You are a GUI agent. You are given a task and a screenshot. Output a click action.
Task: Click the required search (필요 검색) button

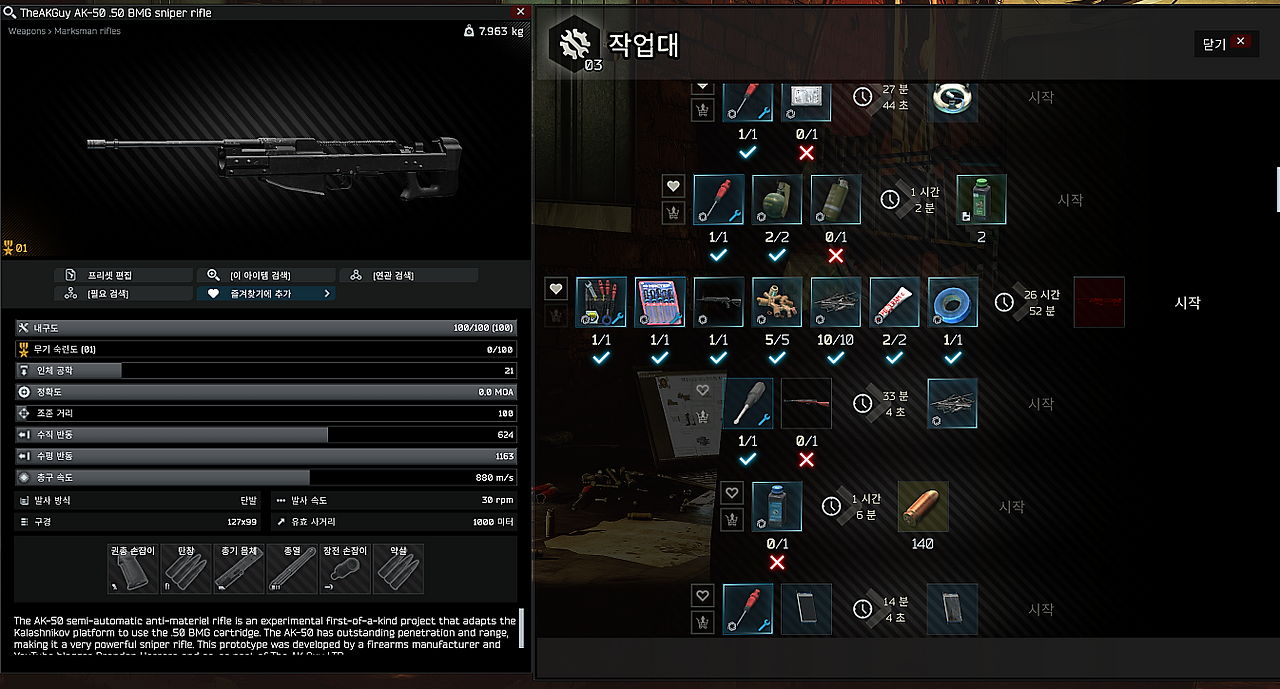tap(123, 294)
